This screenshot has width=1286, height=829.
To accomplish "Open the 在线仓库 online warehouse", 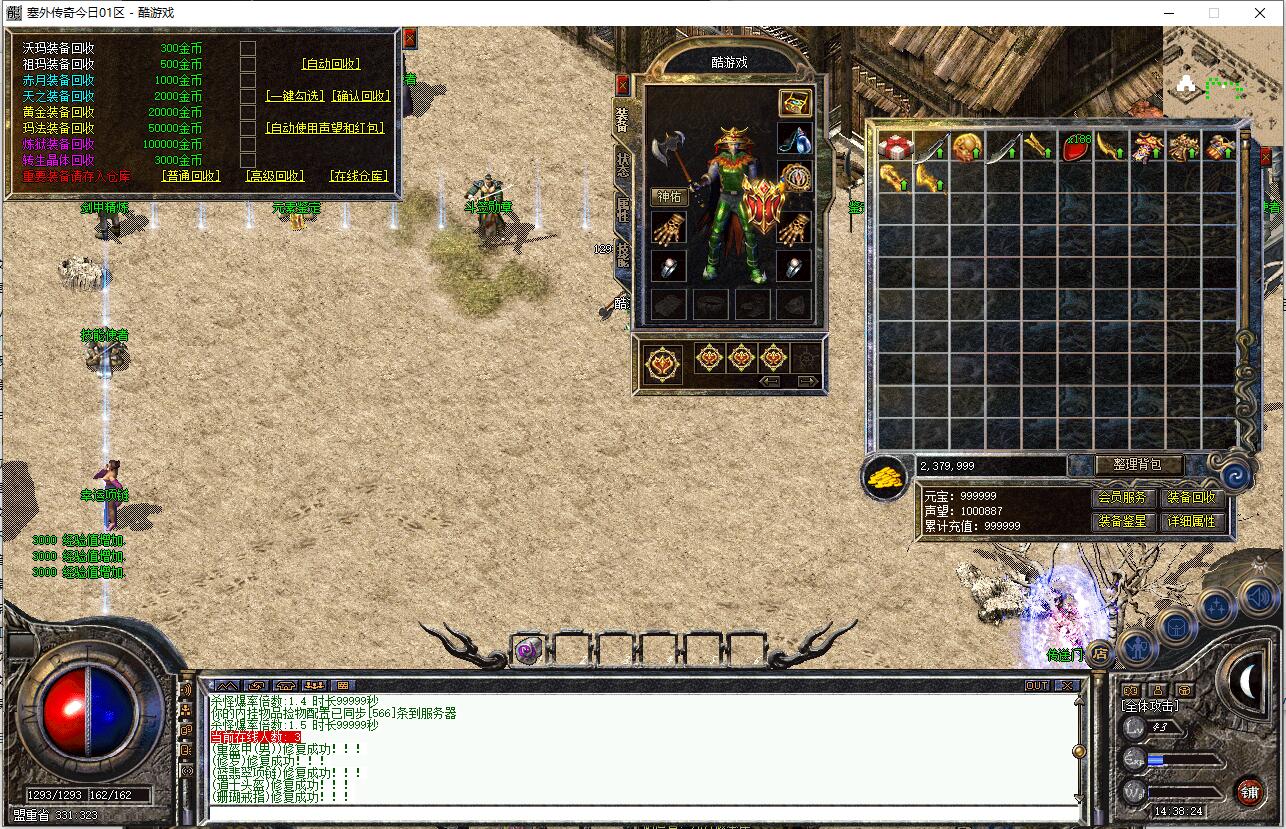I will pos(358,176).
